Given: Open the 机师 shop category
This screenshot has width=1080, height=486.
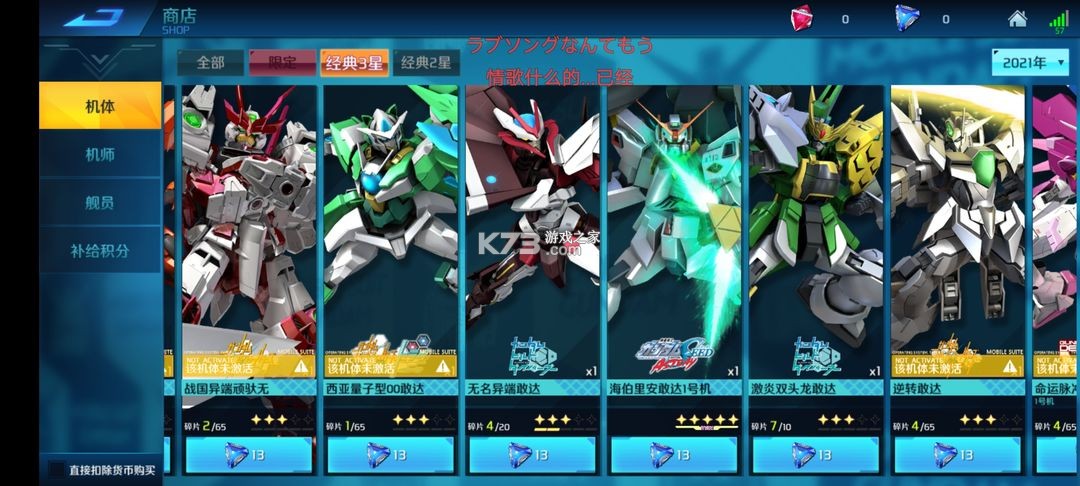Looking at the screenshot, I should (99, 154).
